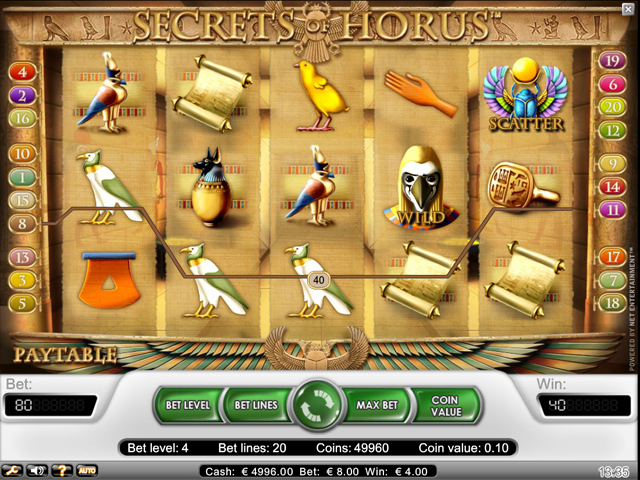Screen dimensions: 640x480
Task: Choose bet line 13 marker
Action: tap(22, 257)
